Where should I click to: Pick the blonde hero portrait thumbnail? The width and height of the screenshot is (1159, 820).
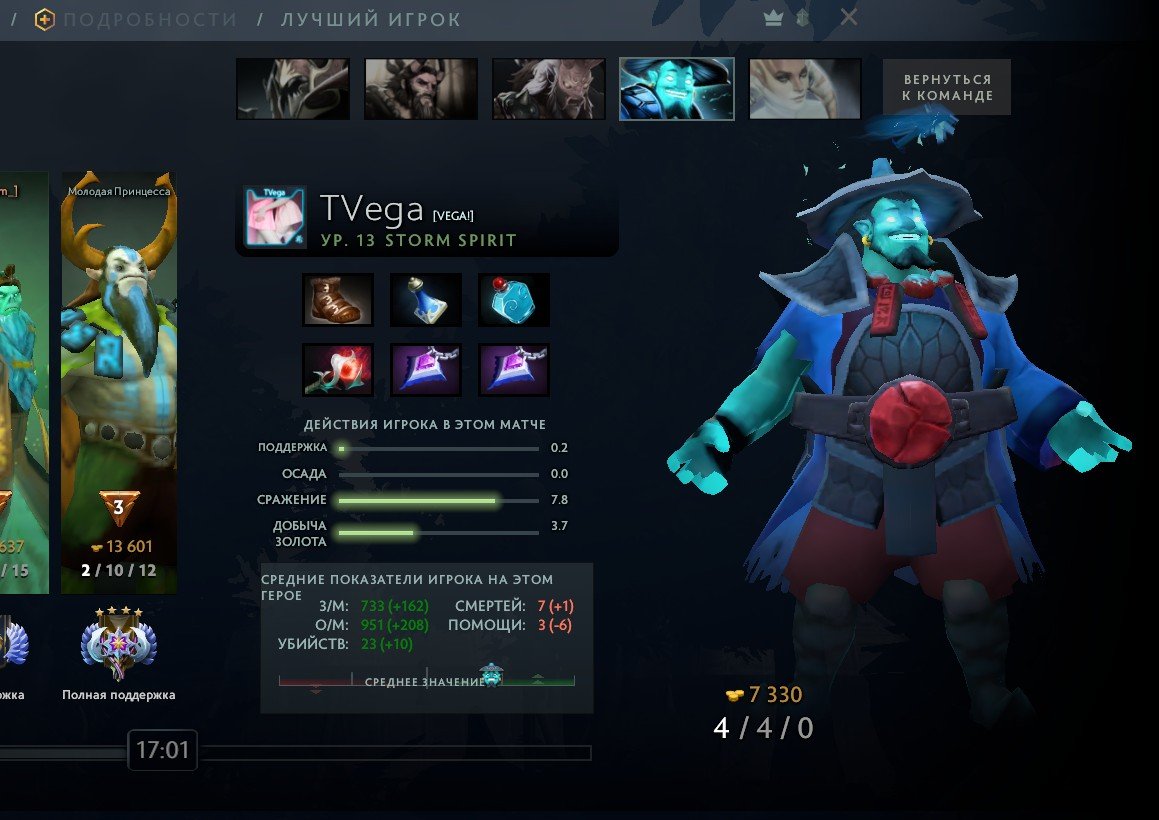coord(805,89)
